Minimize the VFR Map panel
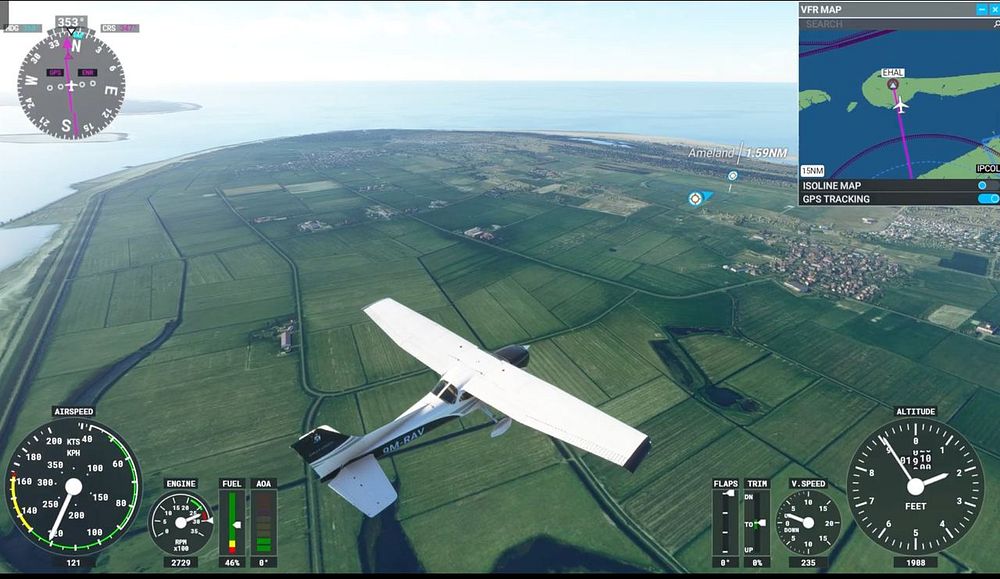This screenshot has width=1000, height=579. pos(980,9)
